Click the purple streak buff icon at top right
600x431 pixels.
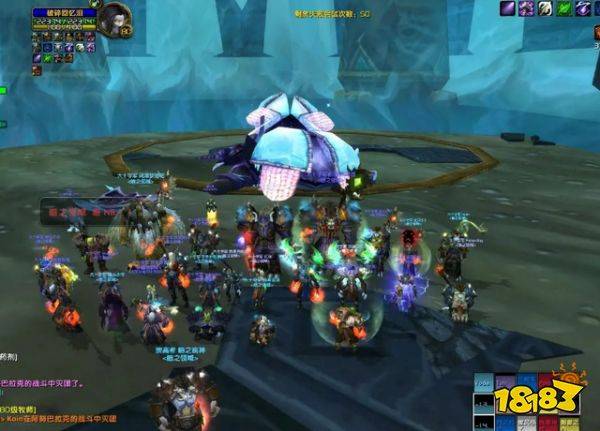point(507,9)
